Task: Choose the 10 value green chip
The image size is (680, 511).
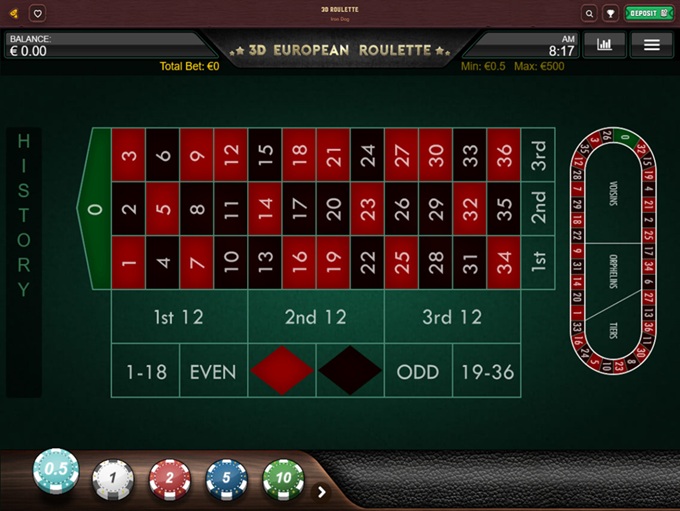Action: tap(283, 479)
